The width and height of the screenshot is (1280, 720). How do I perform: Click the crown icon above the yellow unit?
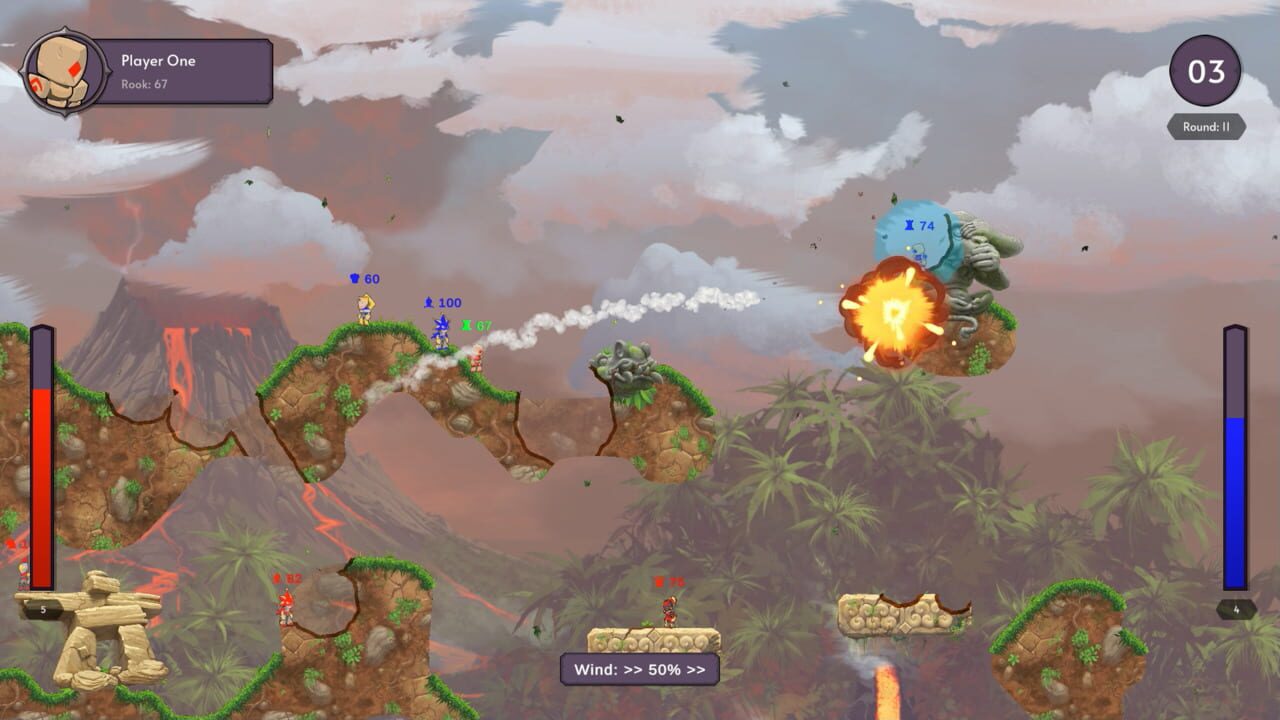(x=352, y=278)
